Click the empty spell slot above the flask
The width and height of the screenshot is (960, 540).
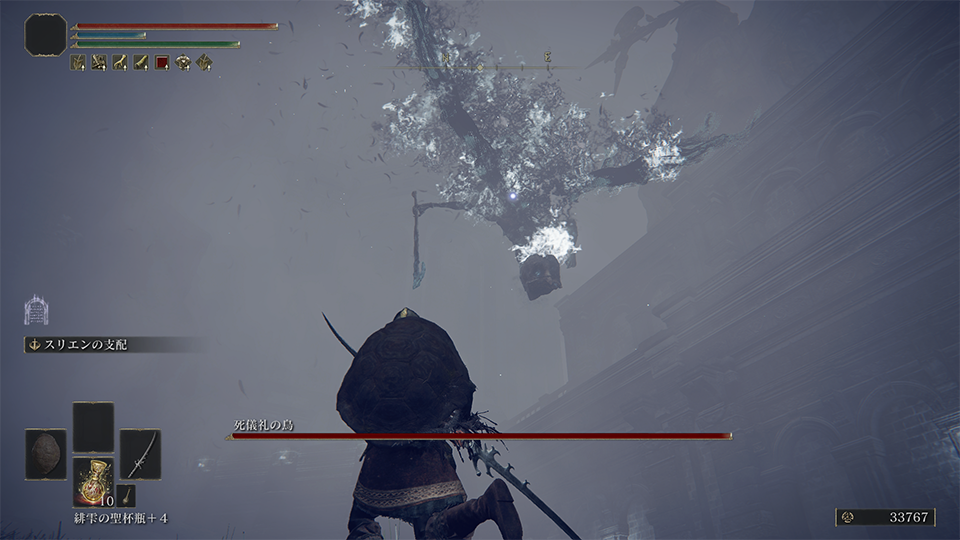click(93, 427)
